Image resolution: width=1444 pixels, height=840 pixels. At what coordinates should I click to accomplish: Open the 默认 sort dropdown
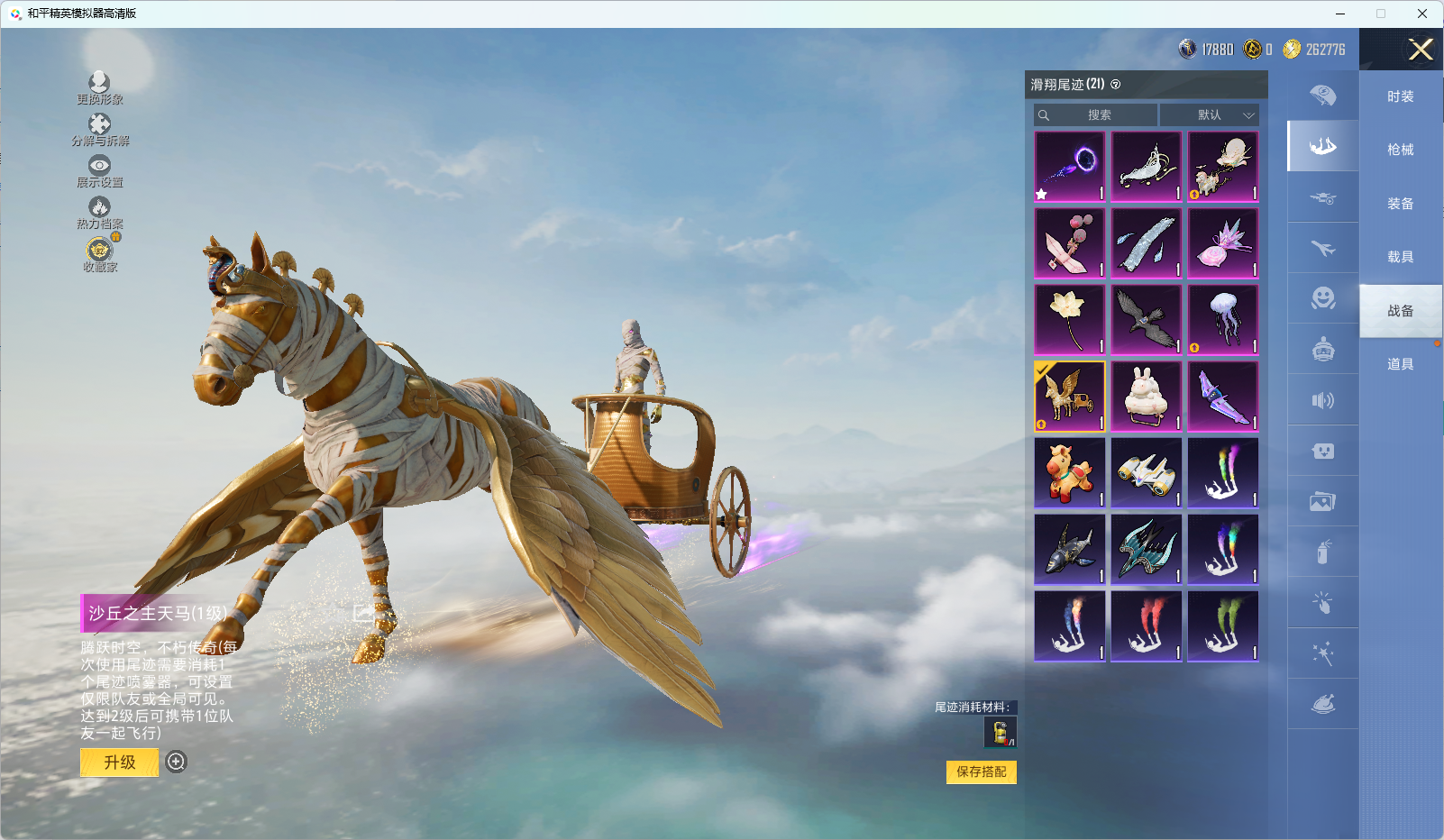coord(1210,115)
